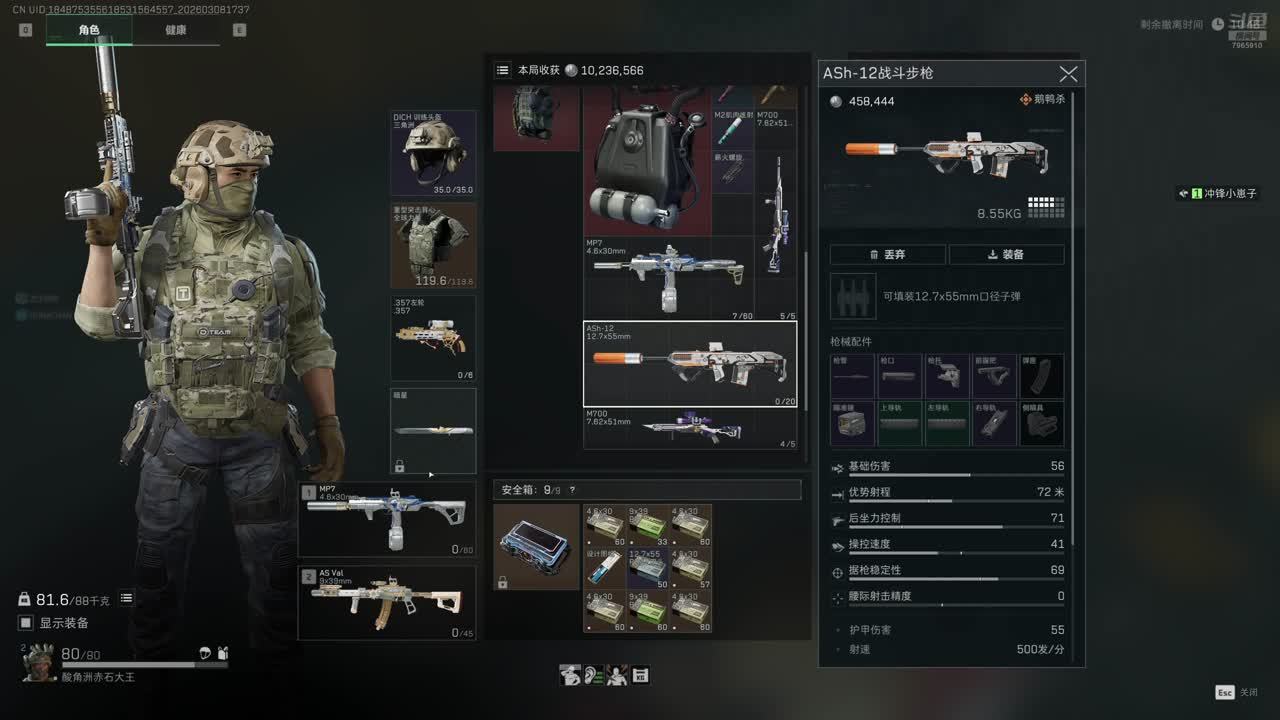The width and height of the screenshot is (1280, 720).
Task: Select the melee knife slot
Action: 433,431
